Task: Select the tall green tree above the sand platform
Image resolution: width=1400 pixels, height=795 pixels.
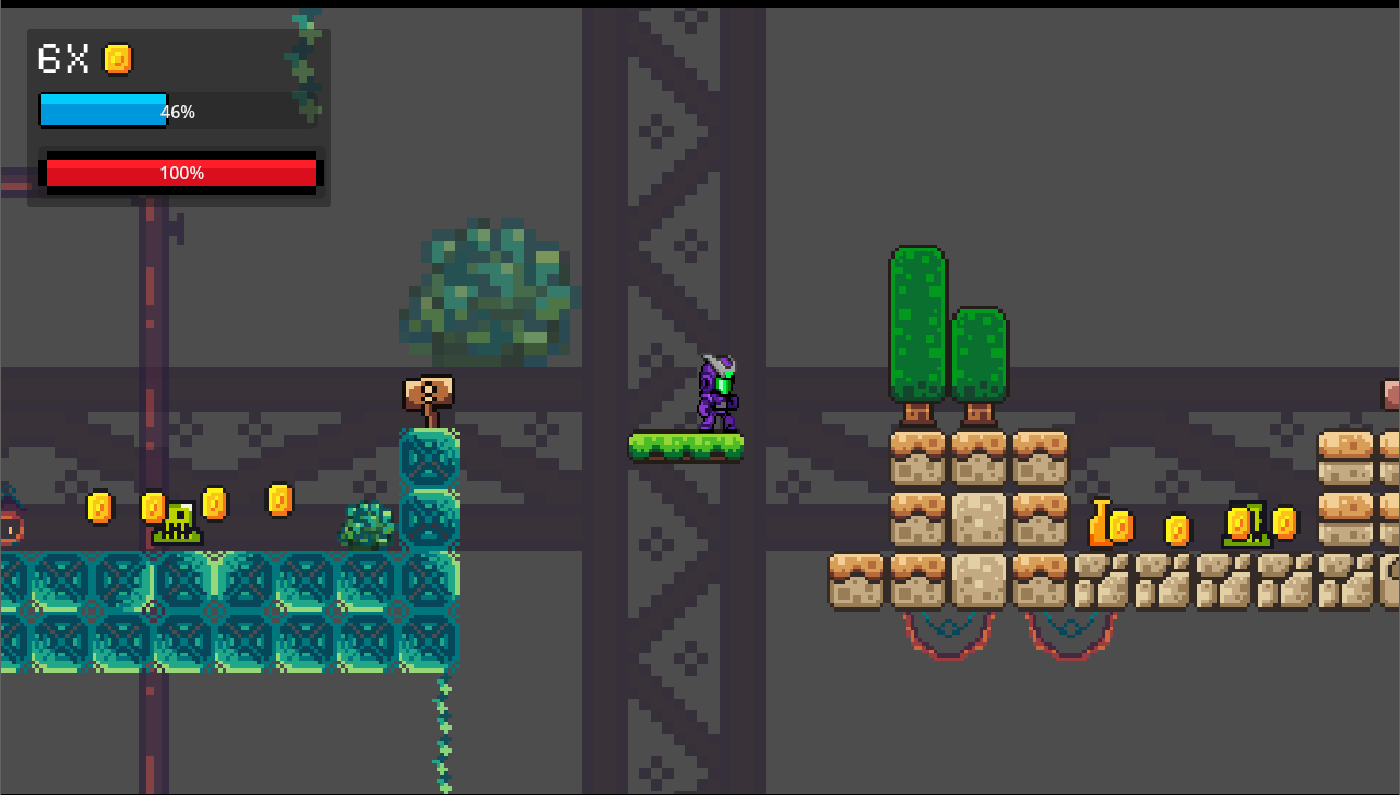Action: point(917,320)
